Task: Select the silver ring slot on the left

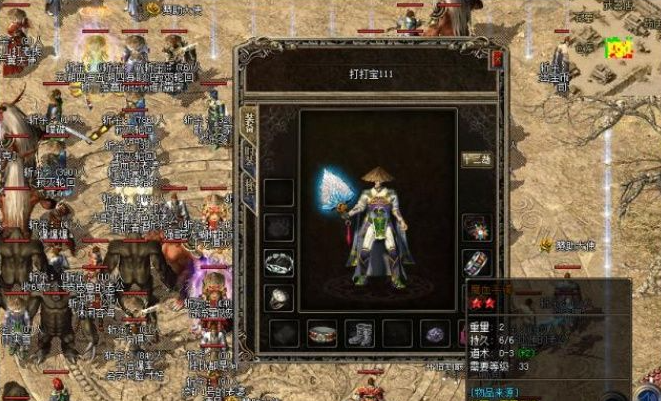Action: (279, 297)
